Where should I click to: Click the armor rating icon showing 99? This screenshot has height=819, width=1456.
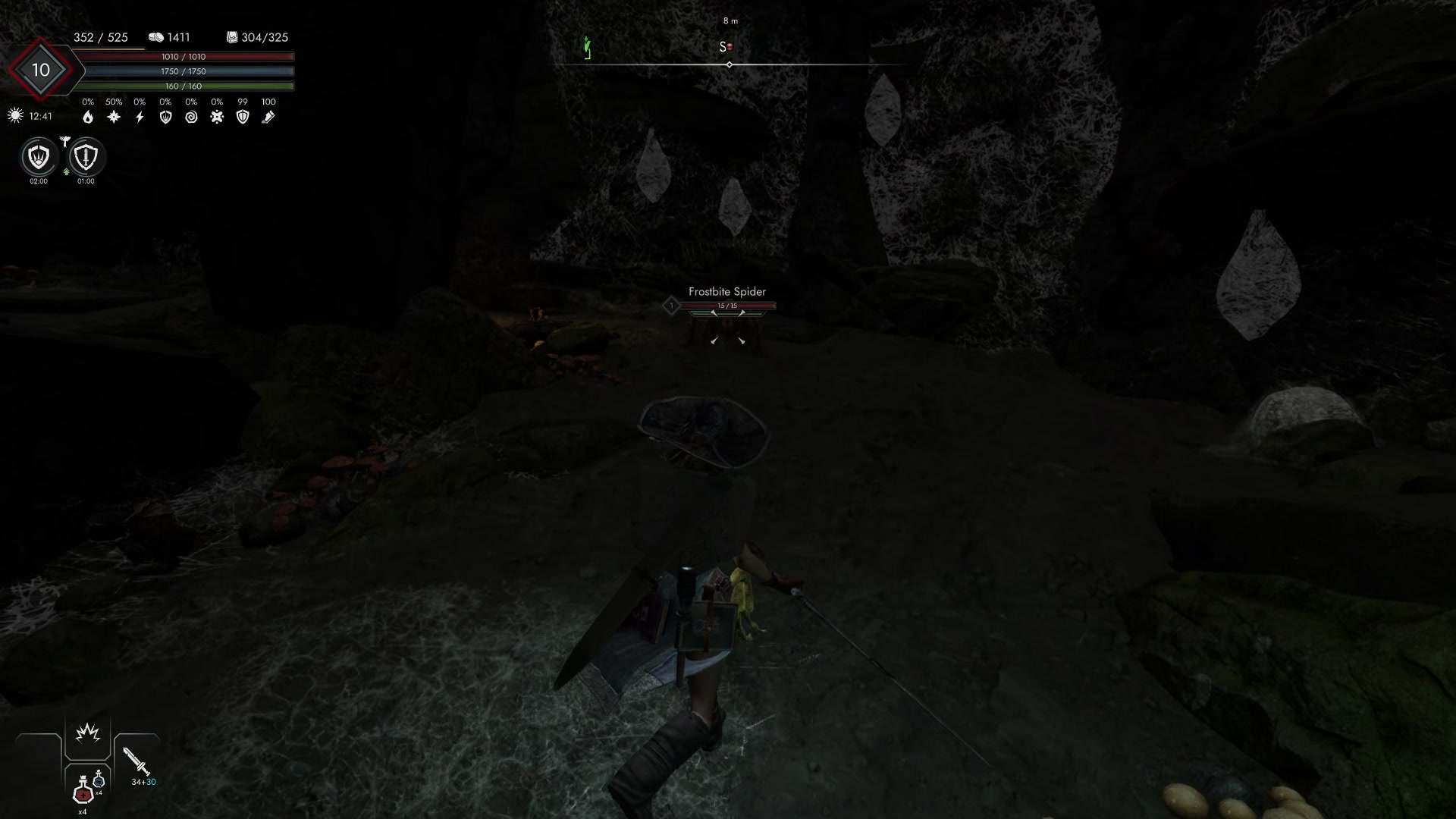pos(243,117)
